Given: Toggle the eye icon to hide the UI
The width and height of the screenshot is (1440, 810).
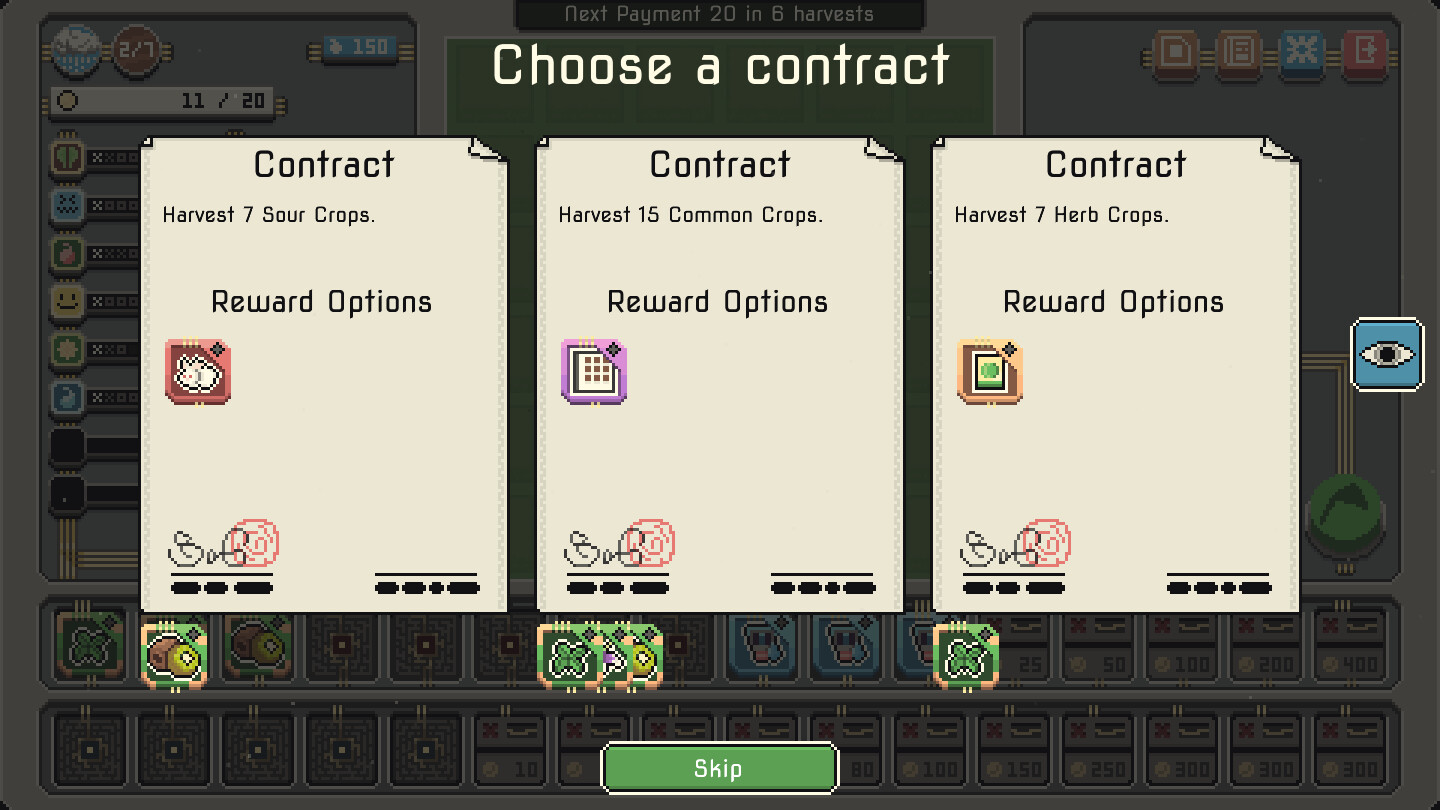Looking at the screenshot, I should point(1387,353).
